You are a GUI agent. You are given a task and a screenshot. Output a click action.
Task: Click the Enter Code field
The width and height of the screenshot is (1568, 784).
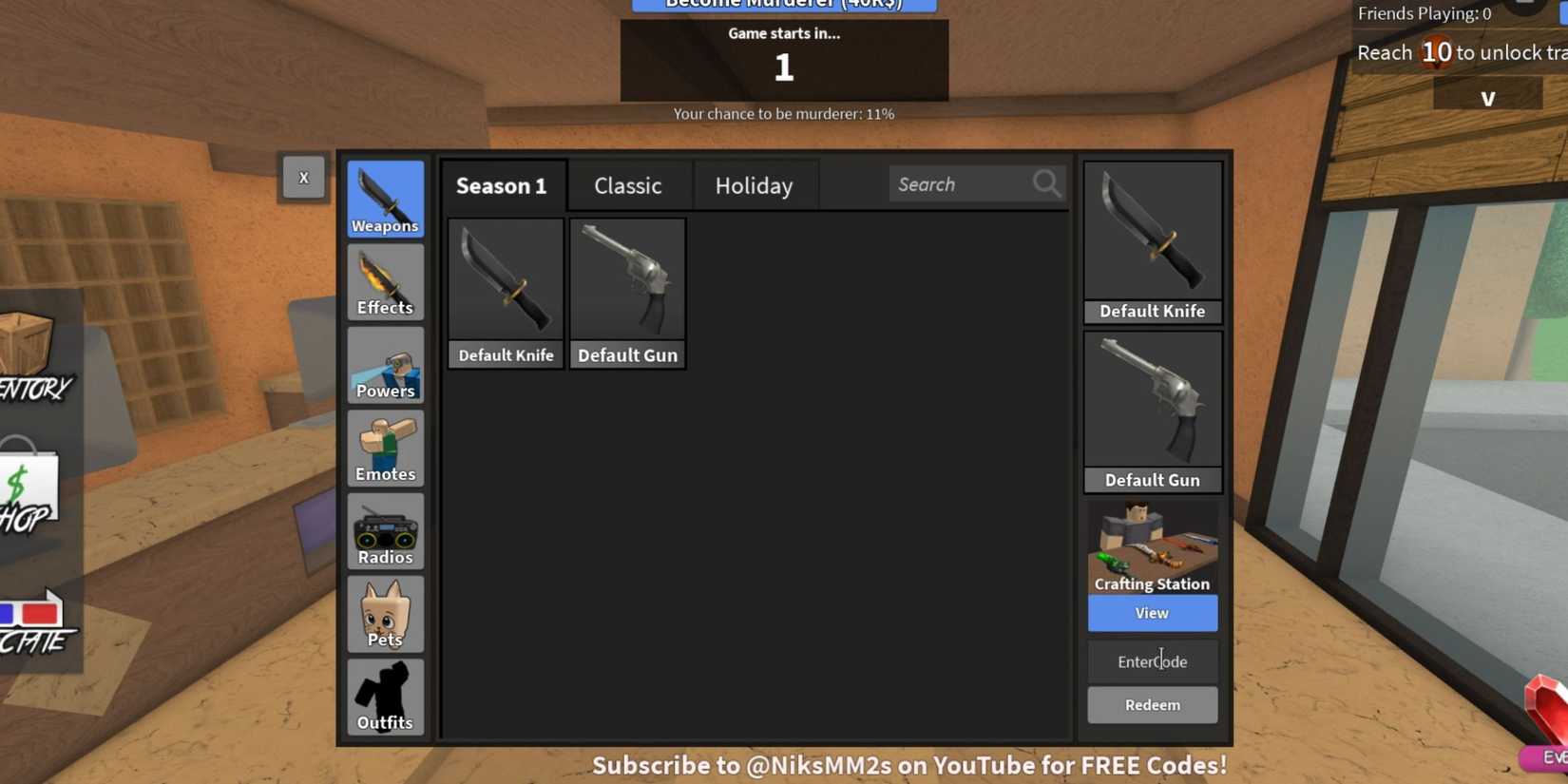point(1152,660)
